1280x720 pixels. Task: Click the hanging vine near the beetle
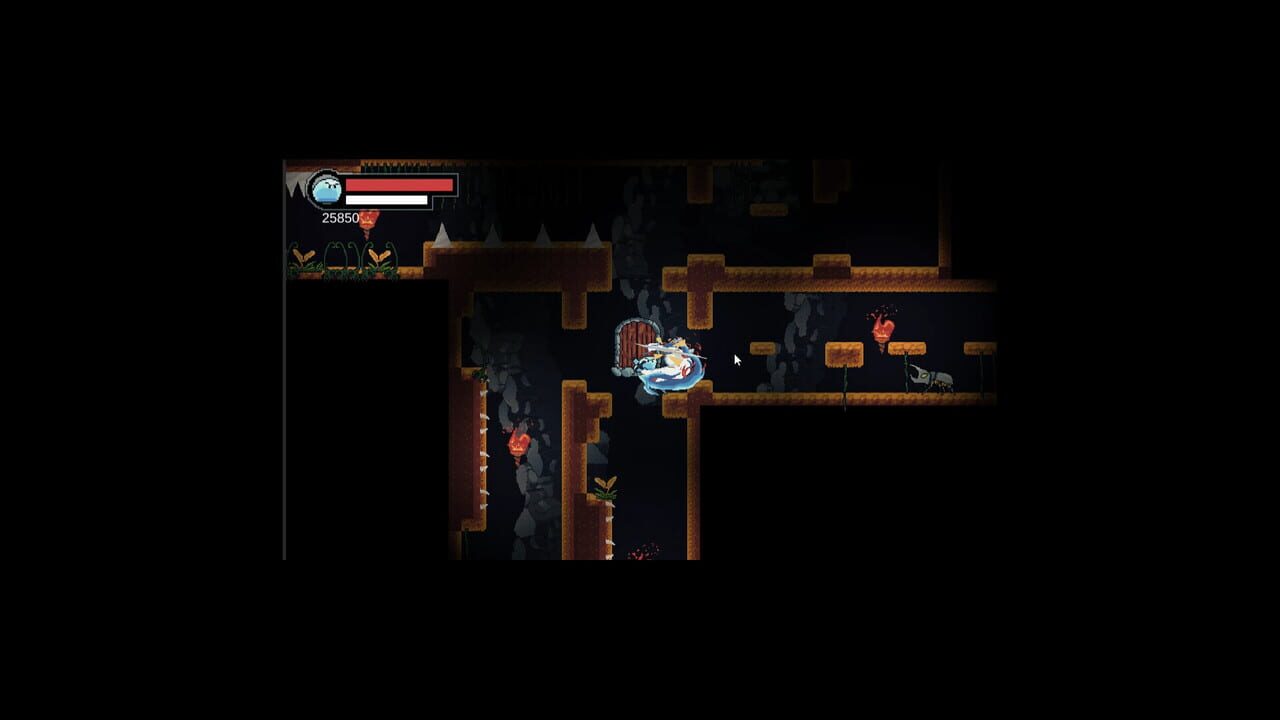(x=908, y=370)
